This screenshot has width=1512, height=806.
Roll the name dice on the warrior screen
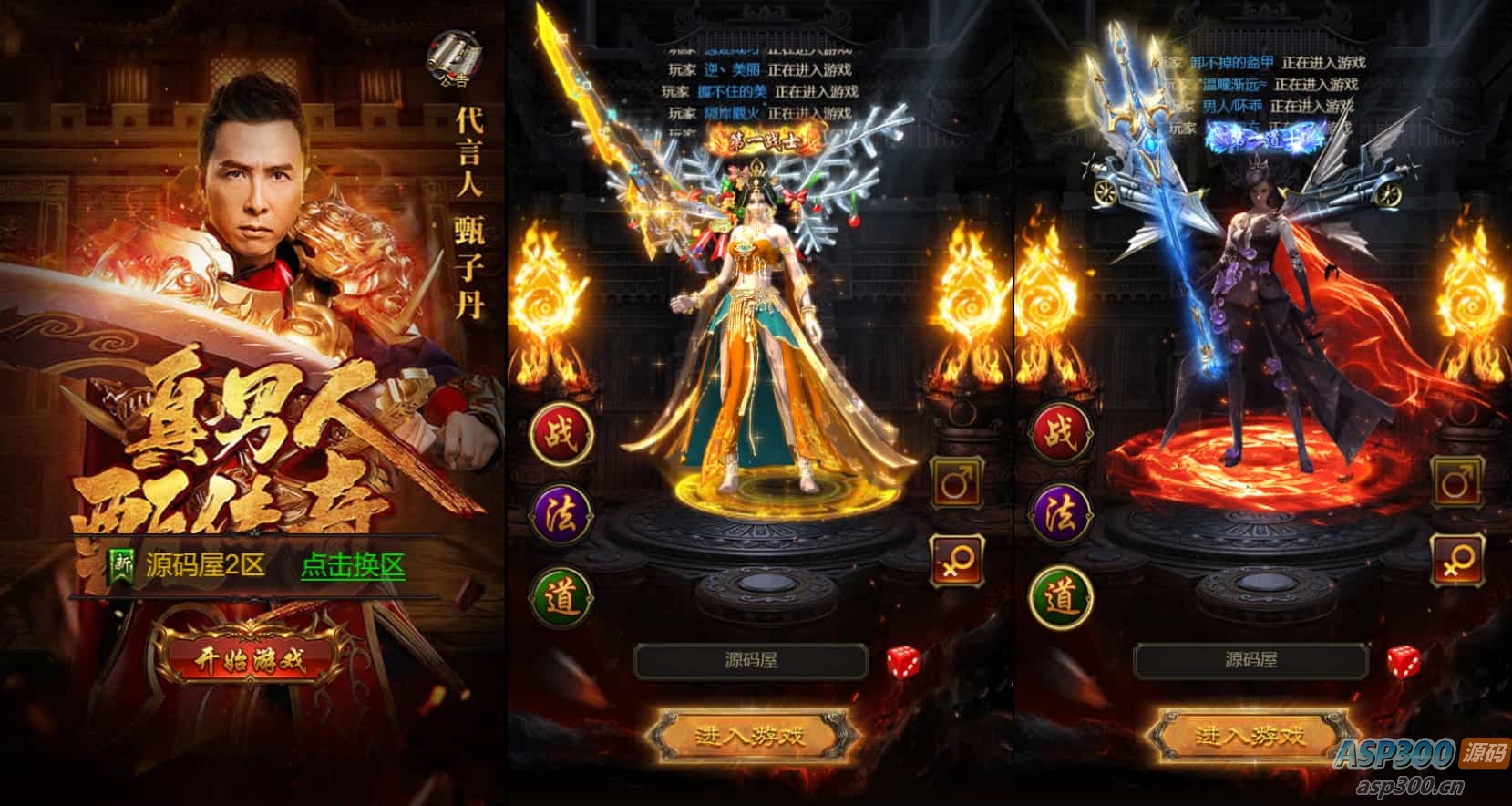903,662
